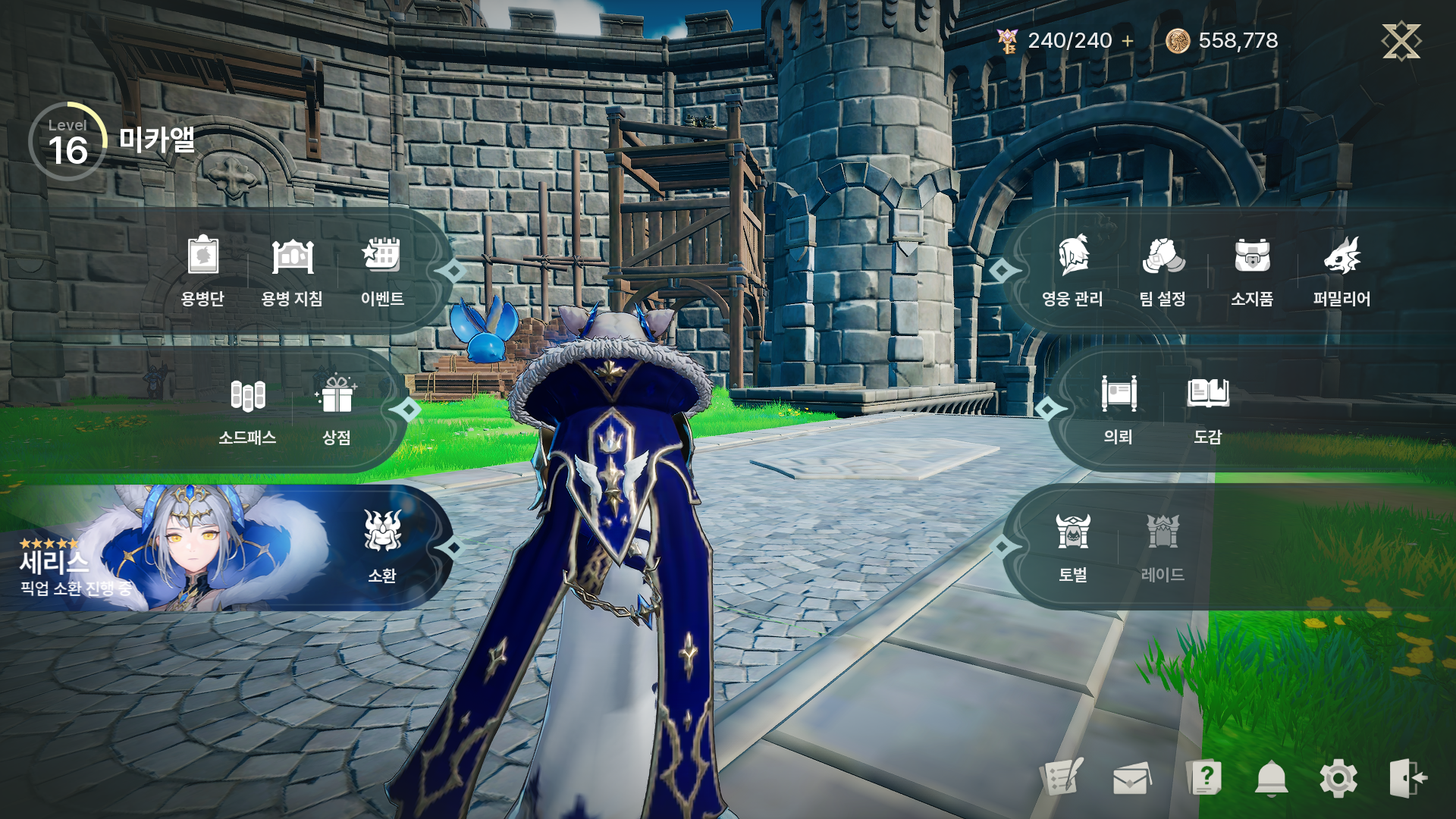Open the 용병단 menu
The height and width of the screenshot is (819, 1456).
[x=202, y=269]
